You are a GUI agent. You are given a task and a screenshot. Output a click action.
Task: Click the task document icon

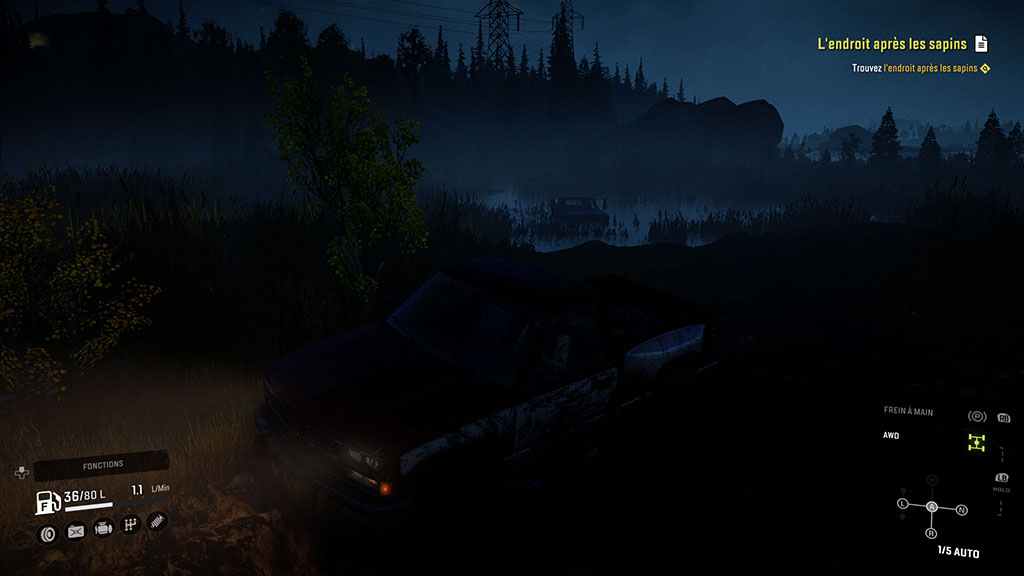(x=982, y=43)
